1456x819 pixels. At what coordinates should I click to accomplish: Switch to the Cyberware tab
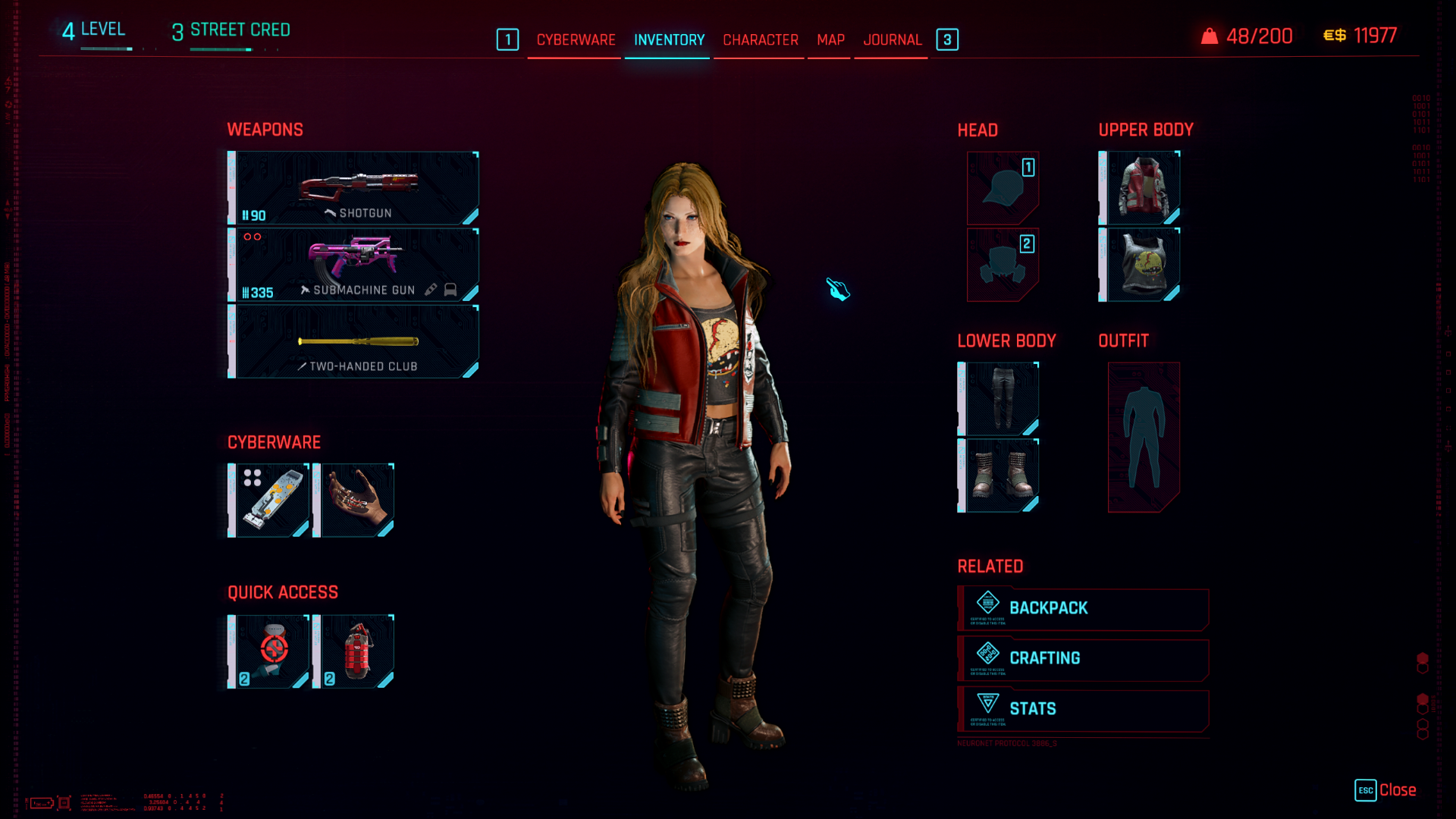tap(576, 39)
